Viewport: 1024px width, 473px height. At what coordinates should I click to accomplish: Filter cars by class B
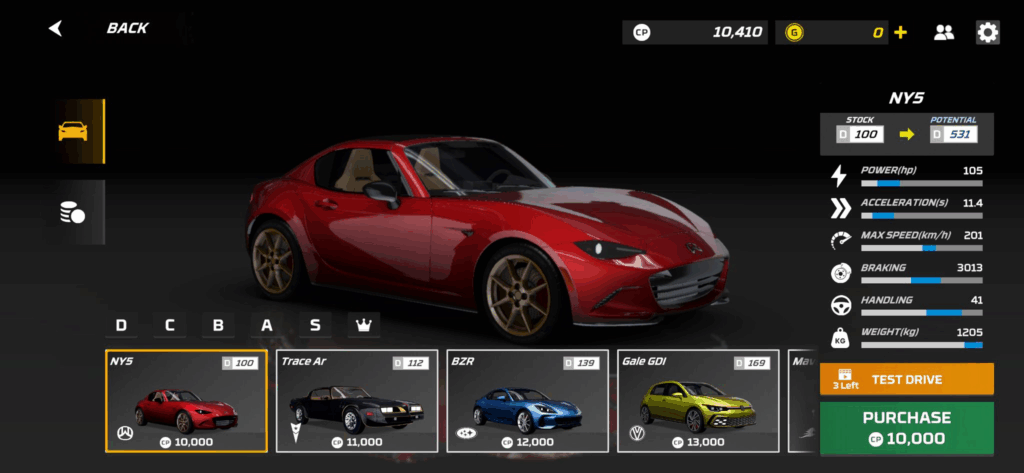[218, 325]
